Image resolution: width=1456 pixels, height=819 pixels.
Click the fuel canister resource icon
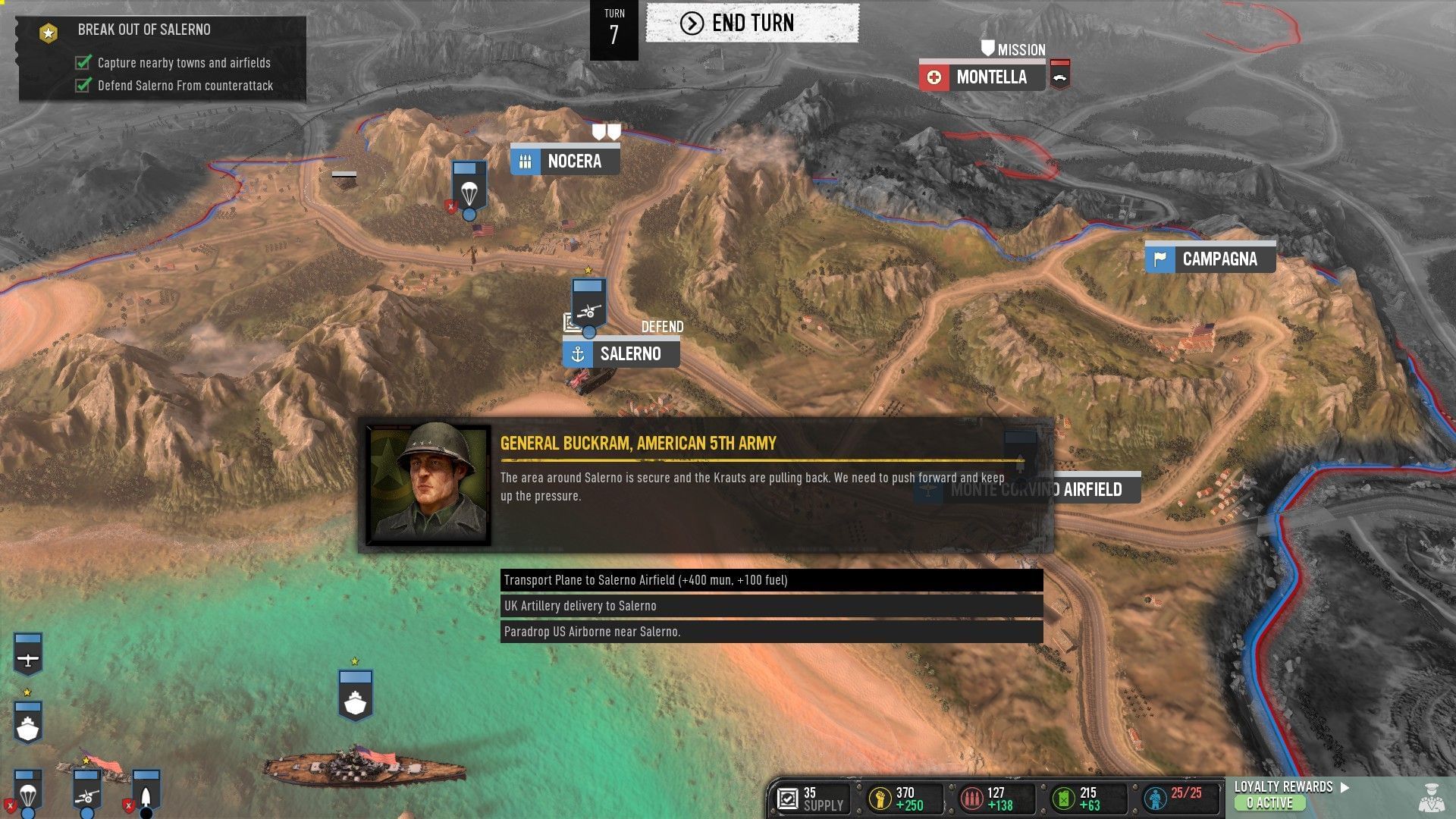1063,799
